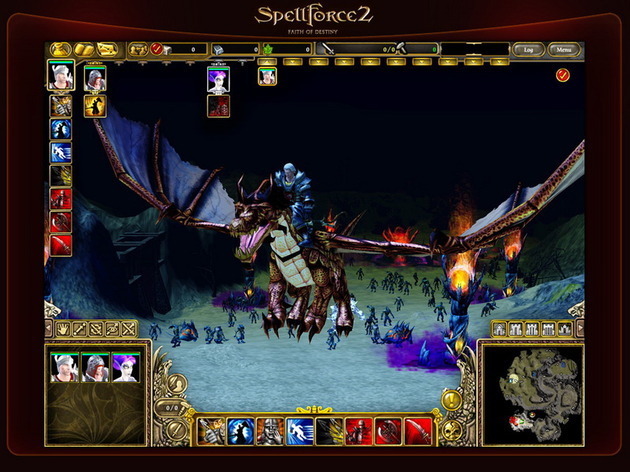The image size is (630, 472).
Task: Select the white-haired hero portrait at top
Action: click(61, 76)
